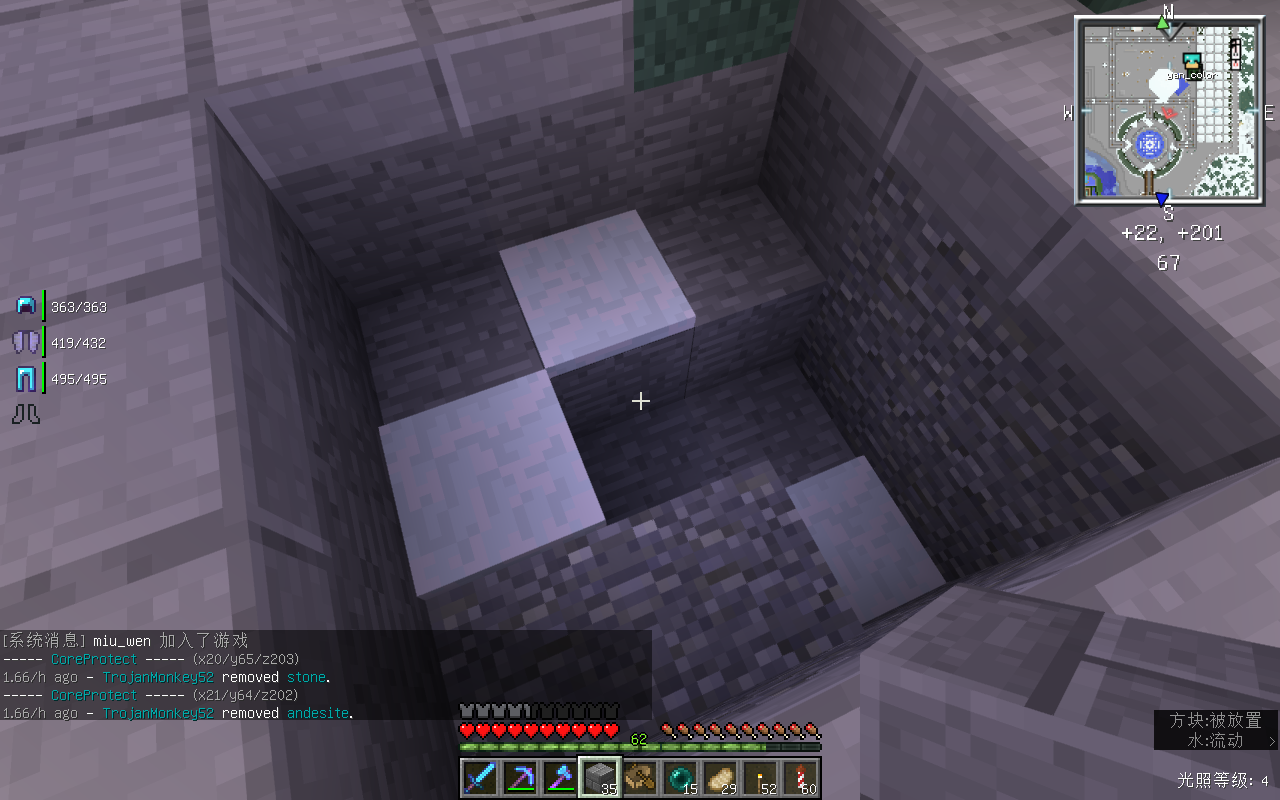The height and width of the screenshot is (800, 1280).
Task: Select the stone bricks stack of 35
Action: coord(600,778)
